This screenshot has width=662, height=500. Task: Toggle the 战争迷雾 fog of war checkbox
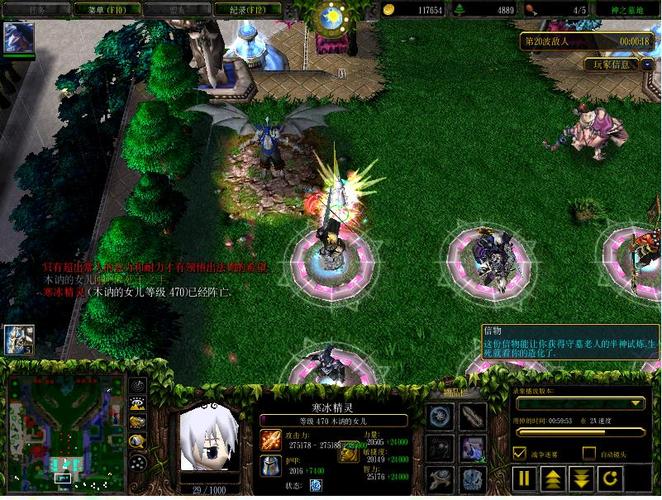click(519, 454)
